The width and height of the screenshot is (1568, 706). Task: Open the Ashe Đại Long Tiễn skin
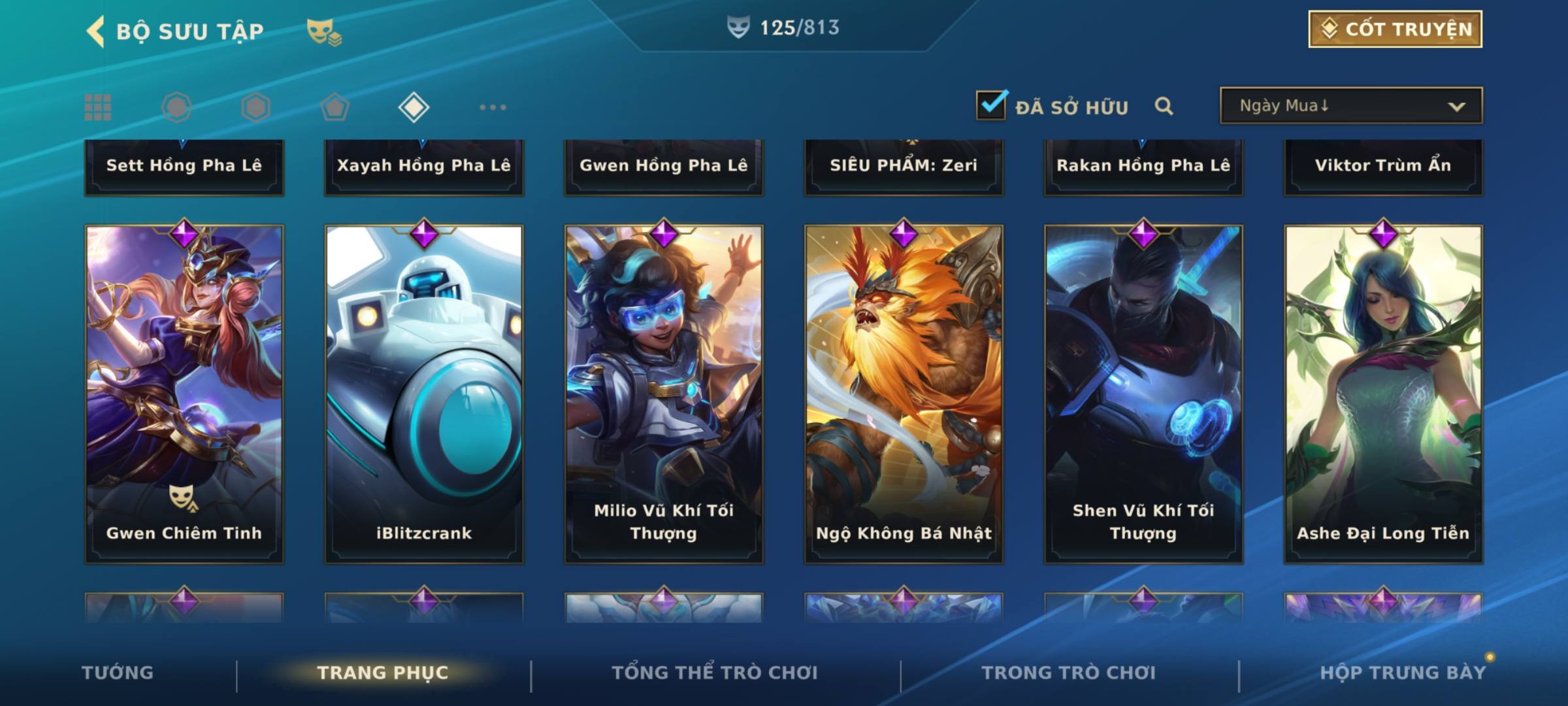(1383, 392)
